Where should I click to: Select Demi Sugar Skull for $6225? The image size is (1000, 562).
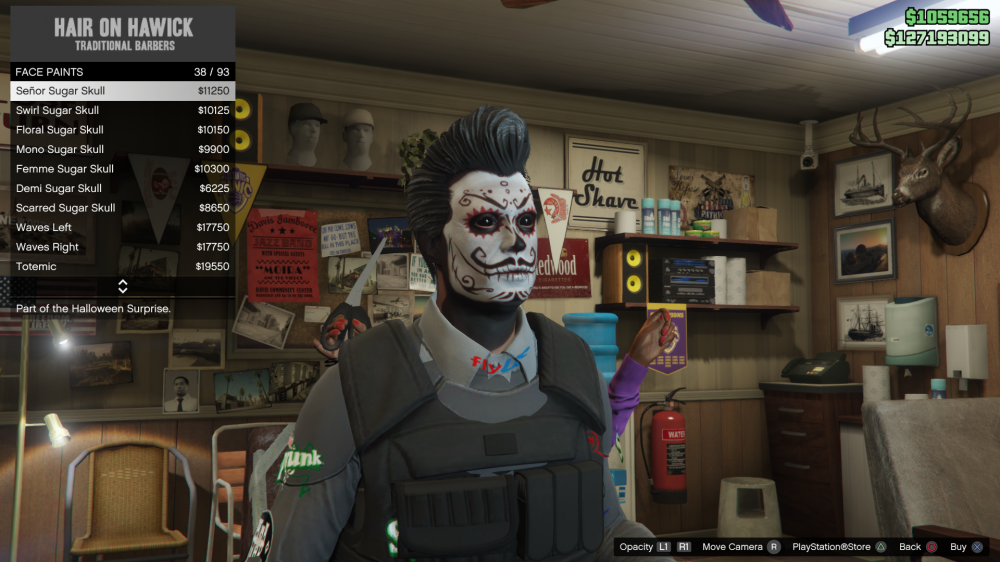click(x=122, y=188)
